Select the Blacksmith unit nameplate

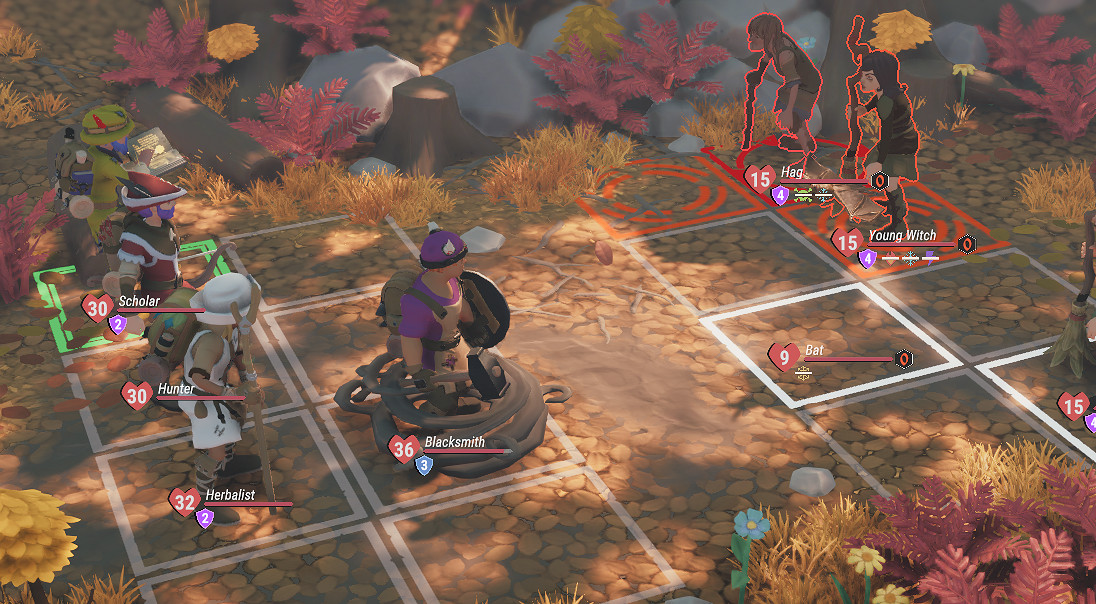[x=454, y=442]
